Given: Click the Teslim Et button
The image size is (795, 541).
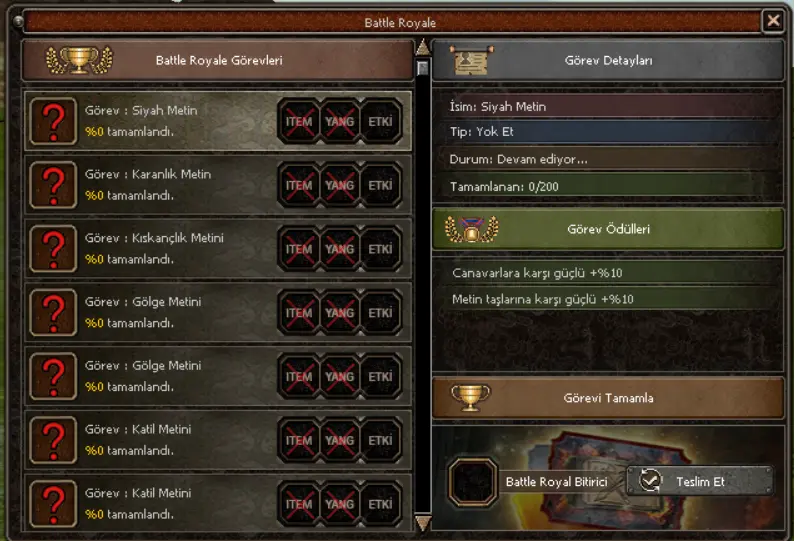Looking at the screenshot, I should click(x=700, y=481).
